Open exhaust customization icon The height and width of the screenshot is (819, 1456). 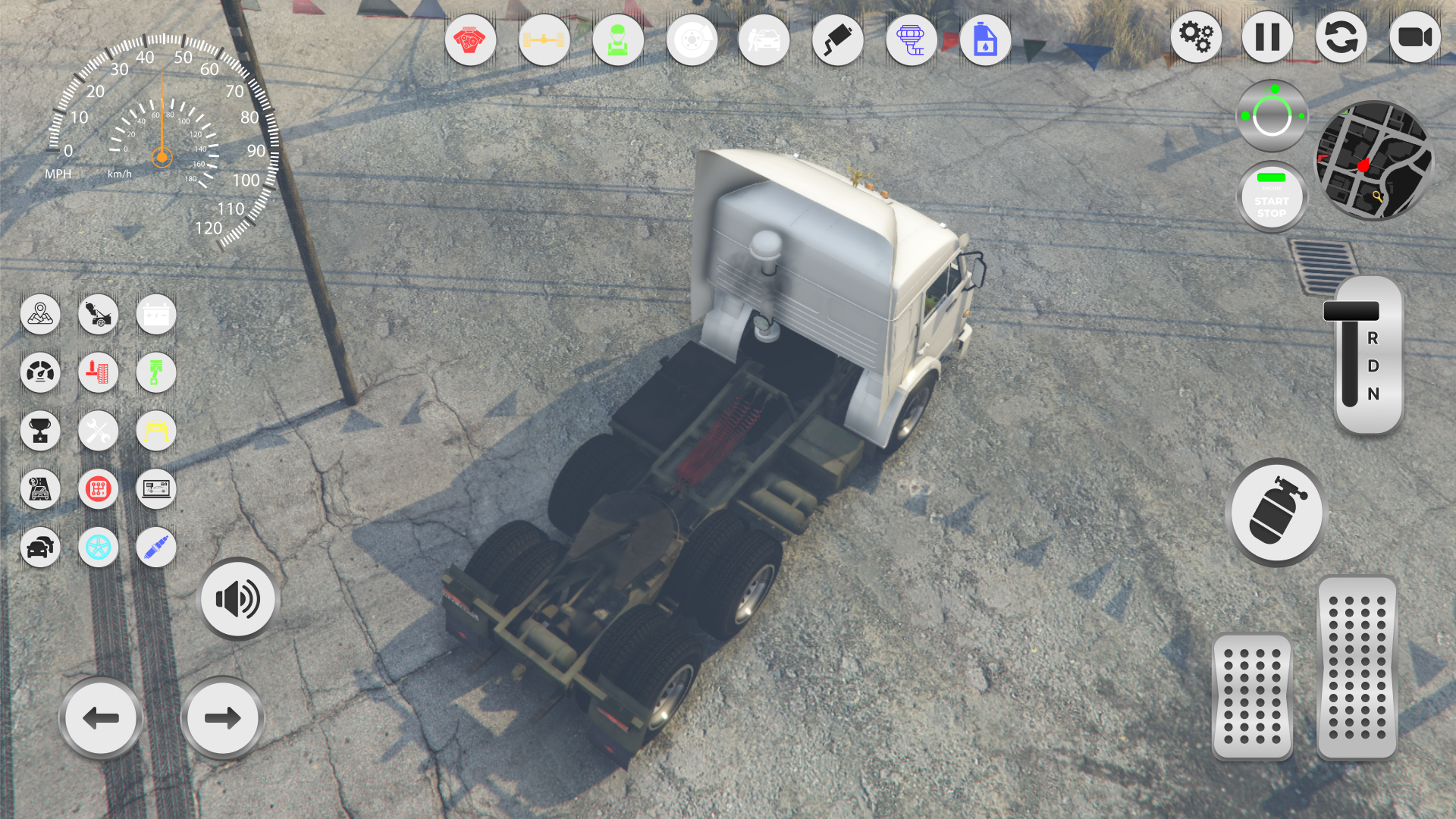click(837, 39)
